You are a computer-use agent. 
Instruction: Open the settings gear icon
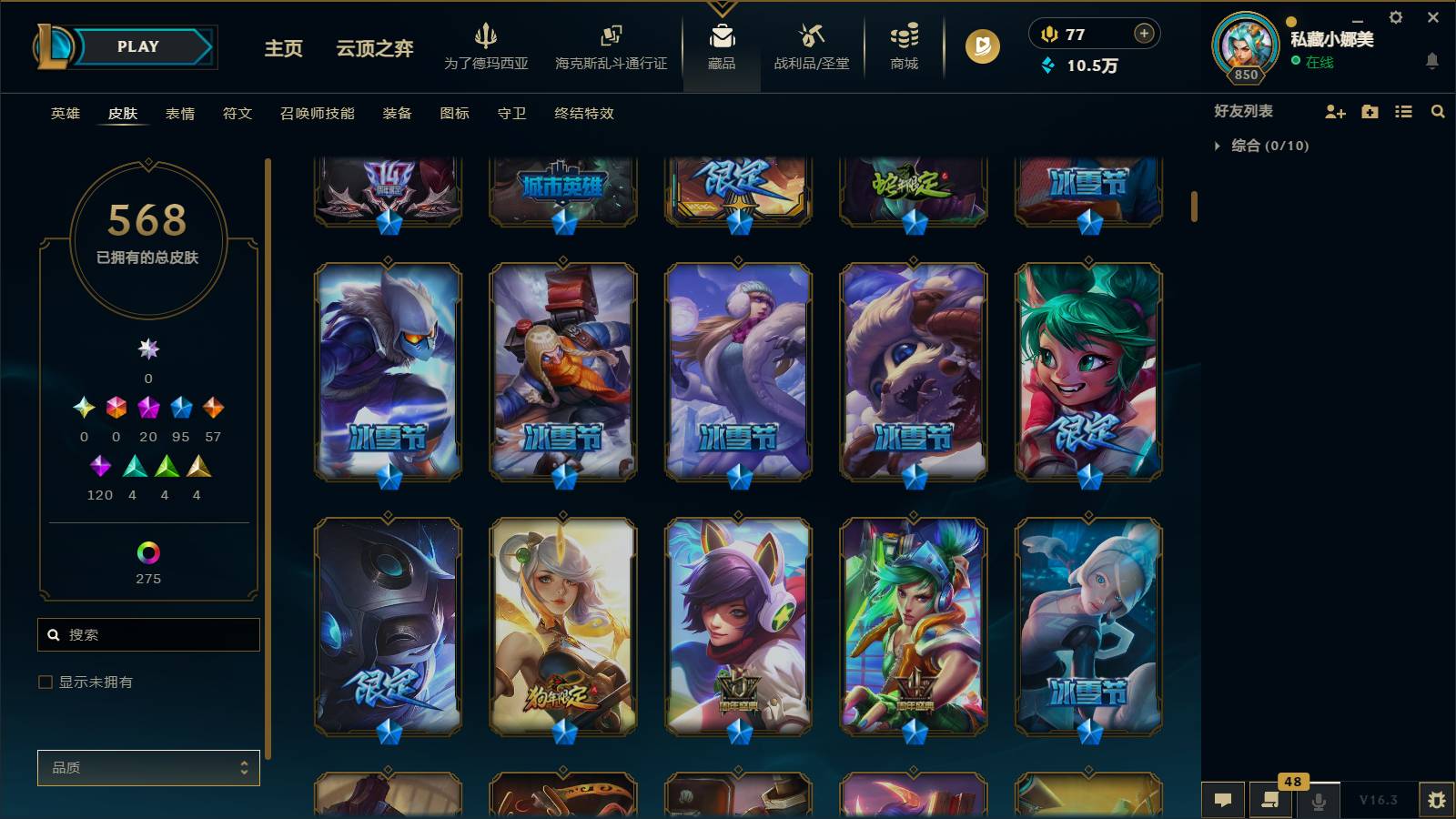click(x=1397, y=16)
